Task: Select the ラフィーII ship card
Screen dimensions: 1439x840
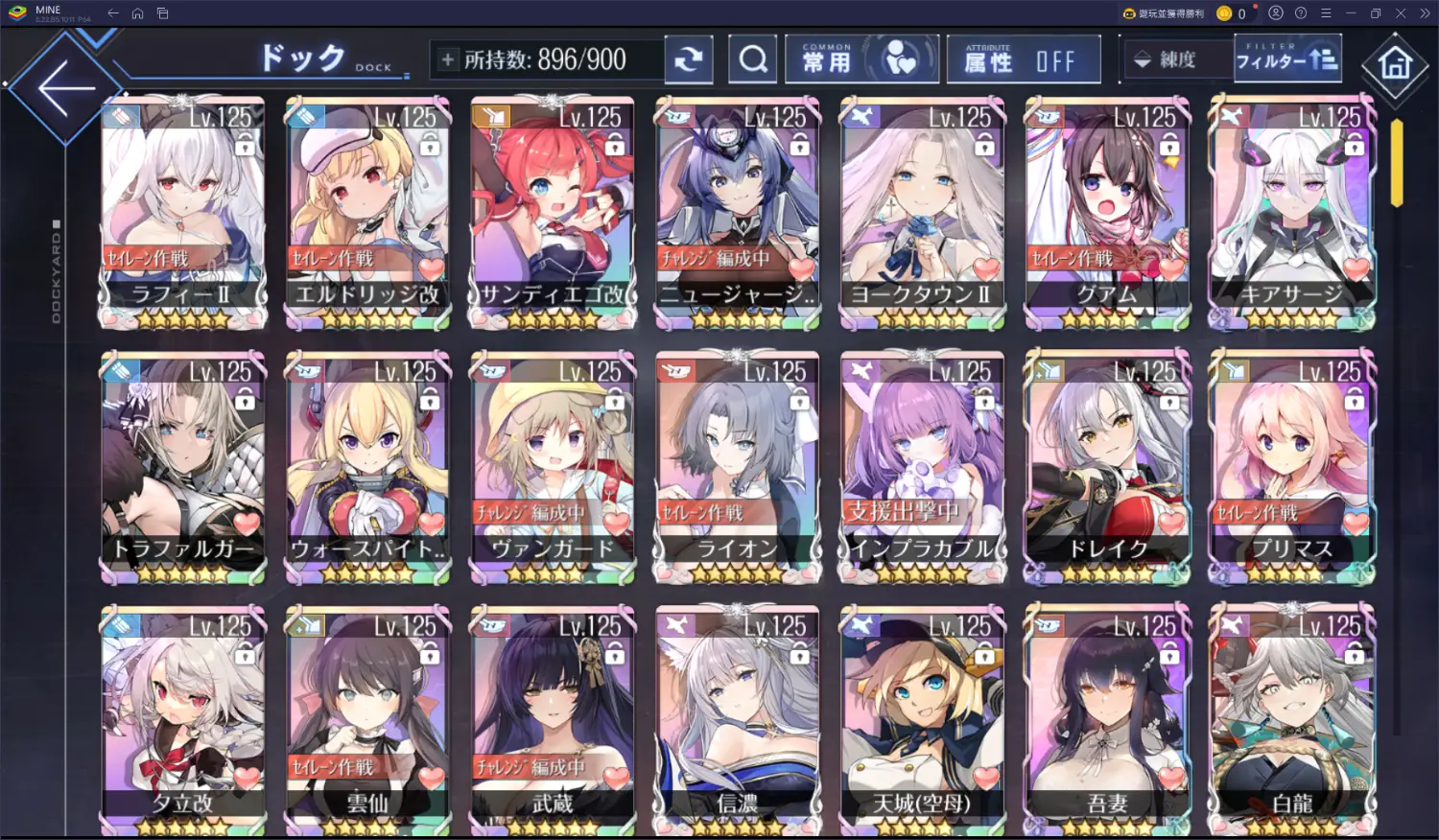Action: (182, 211)
